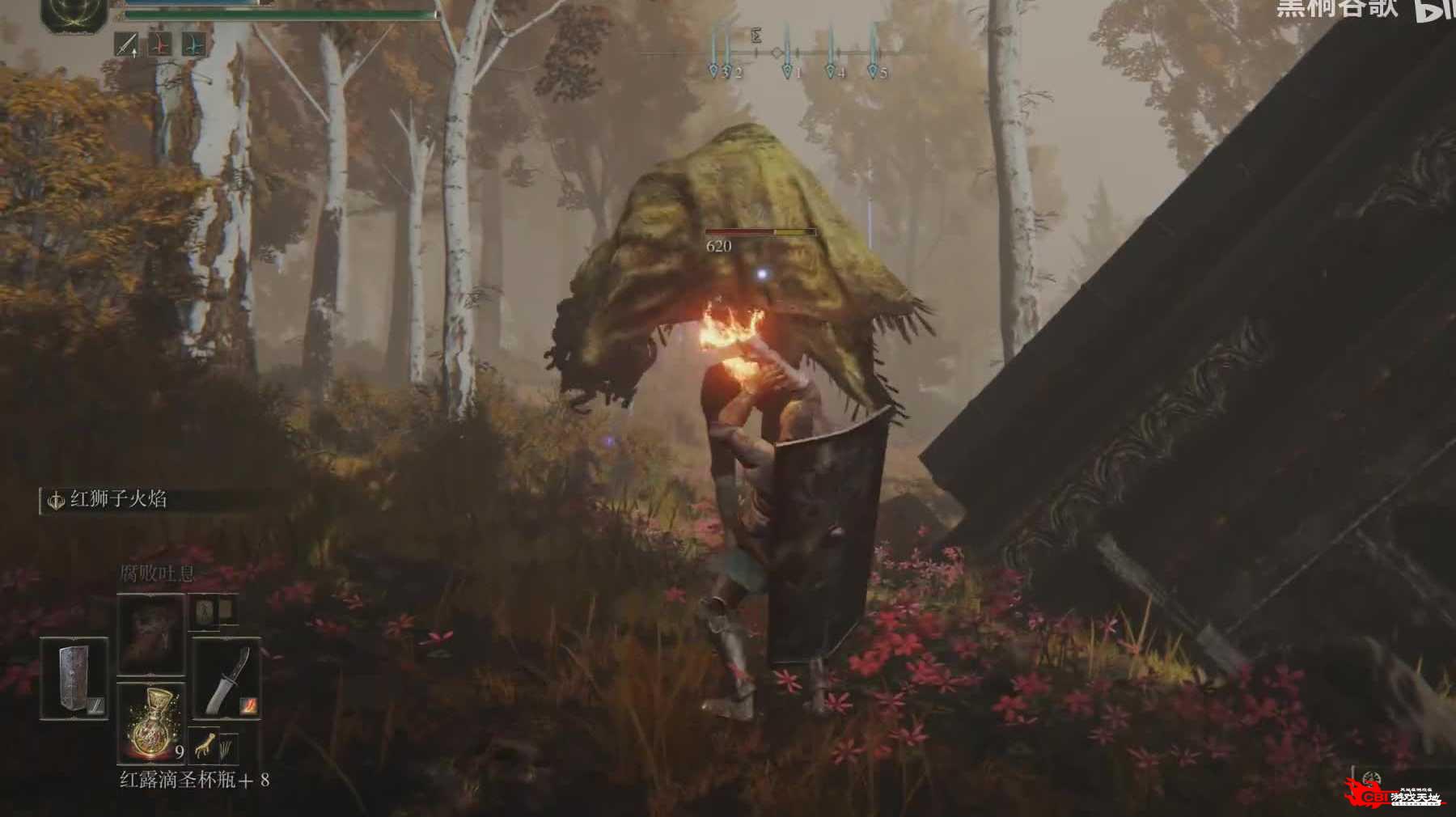The width and height of the screenshot is (1456, 817).
Task: Click the compass beacon marker numbered 1
Action: (788, 71)
